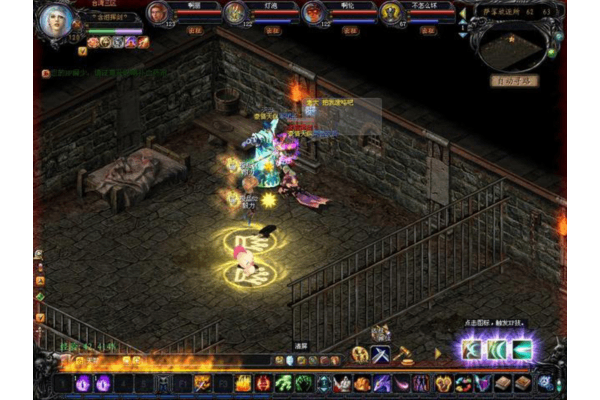Image resolution: width=600 pixels, height=400 pixels.
Task: Use the flaming fist skill in hotbar
Action: (x=243, y=383)
